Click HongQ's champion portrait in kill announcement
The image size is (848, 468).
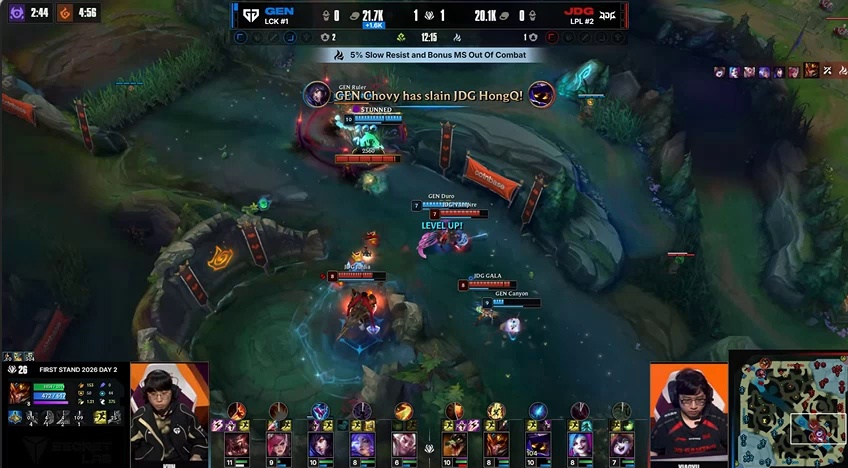(x=541, y=94)
